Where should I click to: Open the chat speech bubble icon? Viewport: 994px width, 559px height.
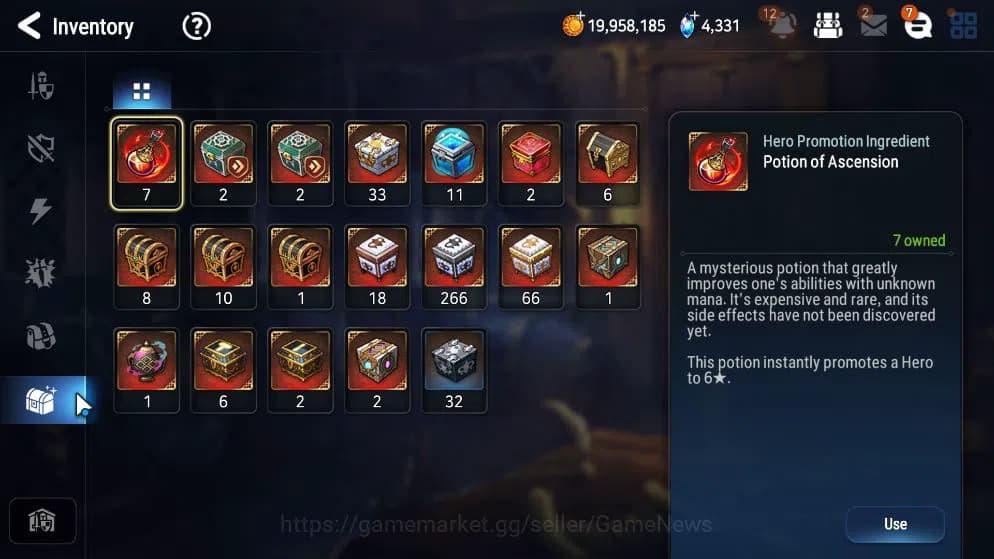[x=918, y=25]
